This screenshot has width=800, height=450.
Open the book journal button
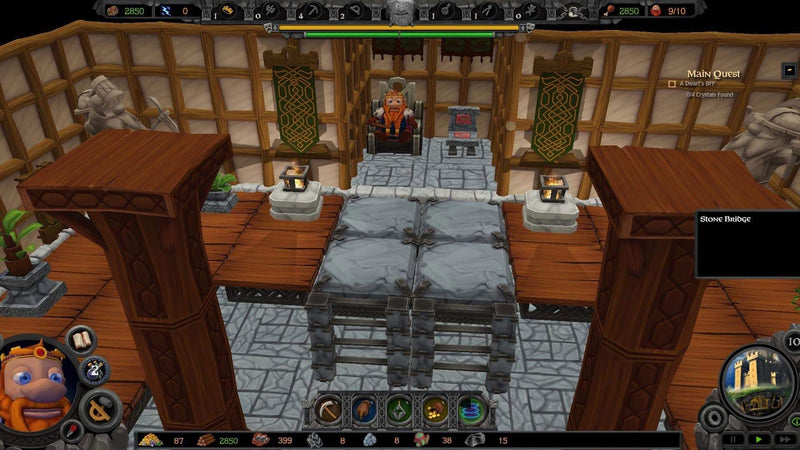pyautogui.click(x=80, y=339)
